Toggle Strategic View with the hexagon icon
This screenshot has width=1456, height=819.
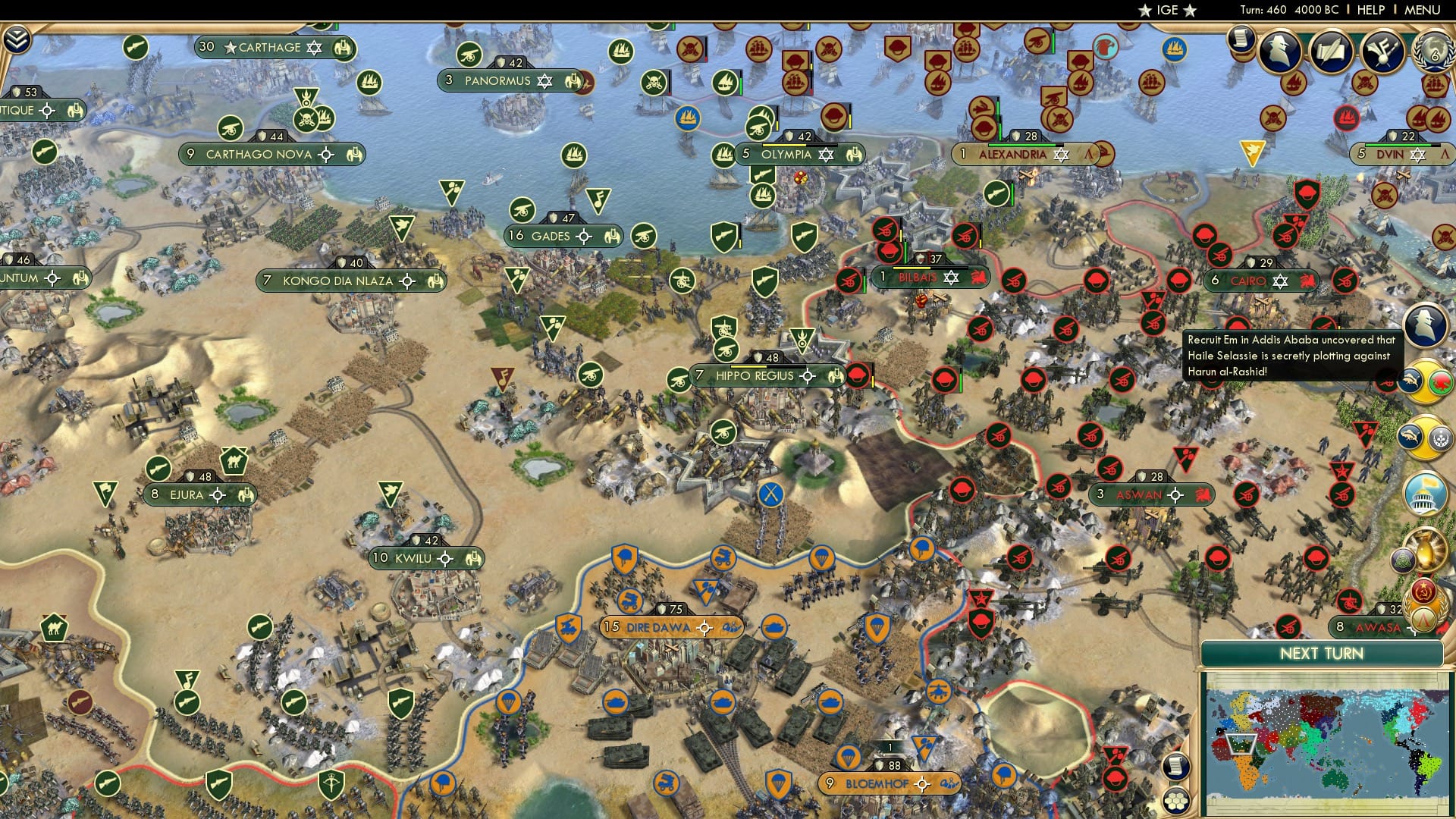point(1175,801)
